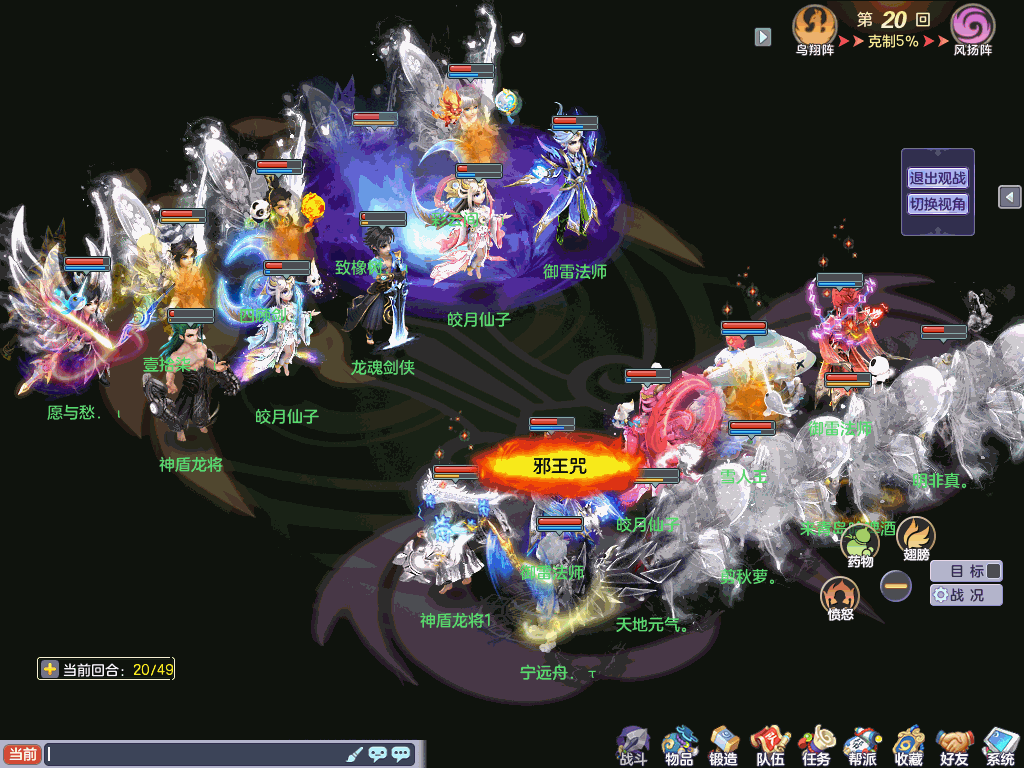This screenshot has width=1024, height=768.
Task: Open the 锻造 forging menu
Action: (723, 745)
